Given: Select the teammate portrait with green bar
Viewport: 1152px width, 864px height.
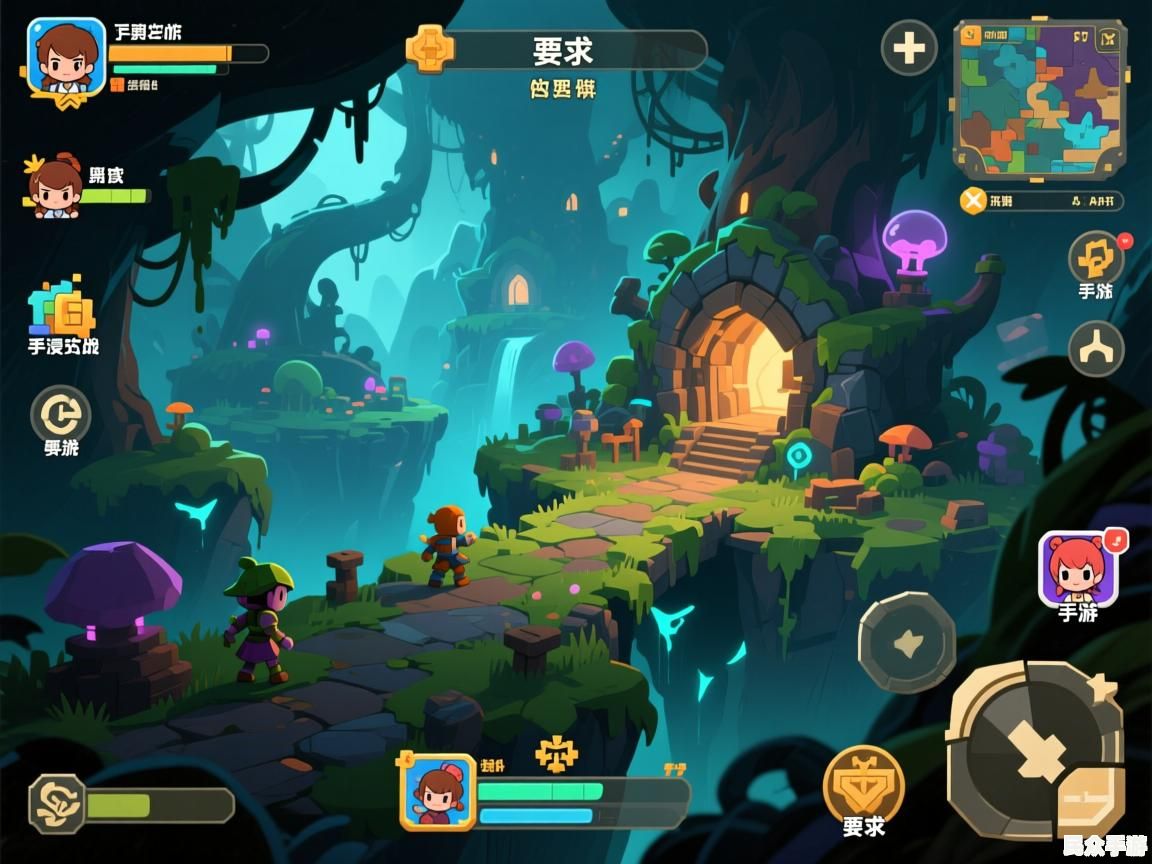Looking at the screenshot, I should point(55,187).
